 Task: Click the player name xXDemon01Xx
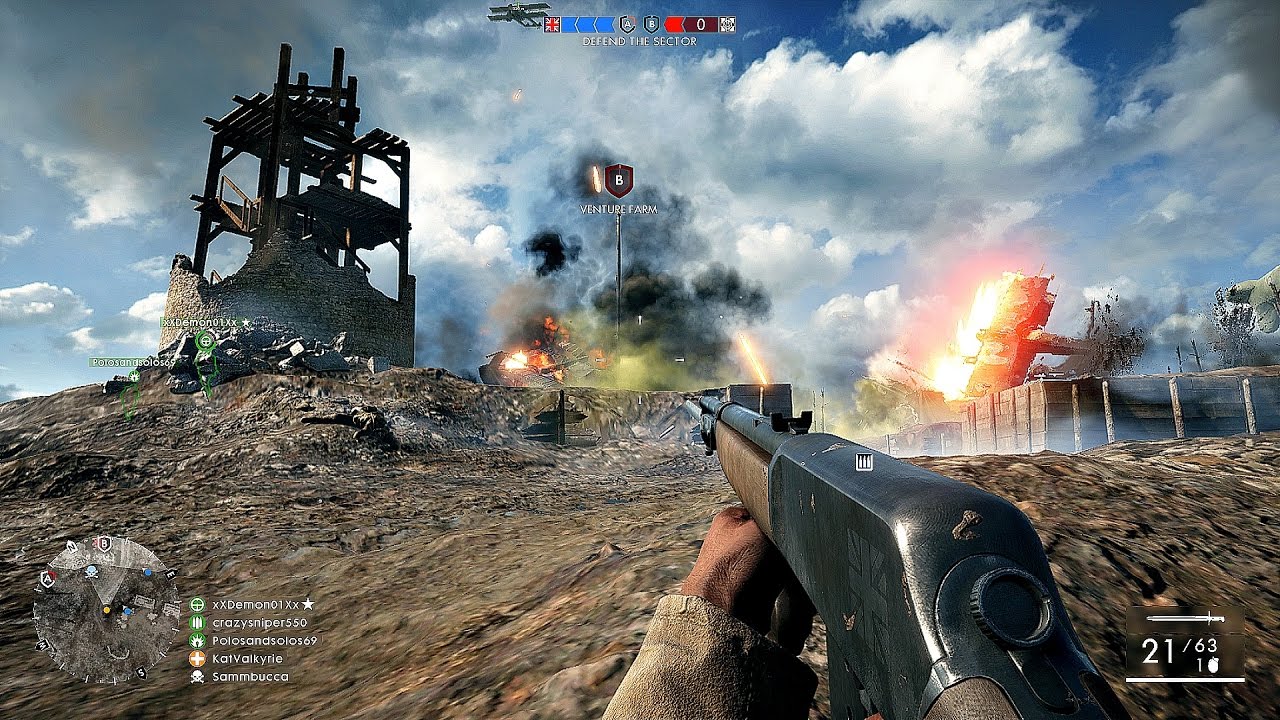[256, 603]
